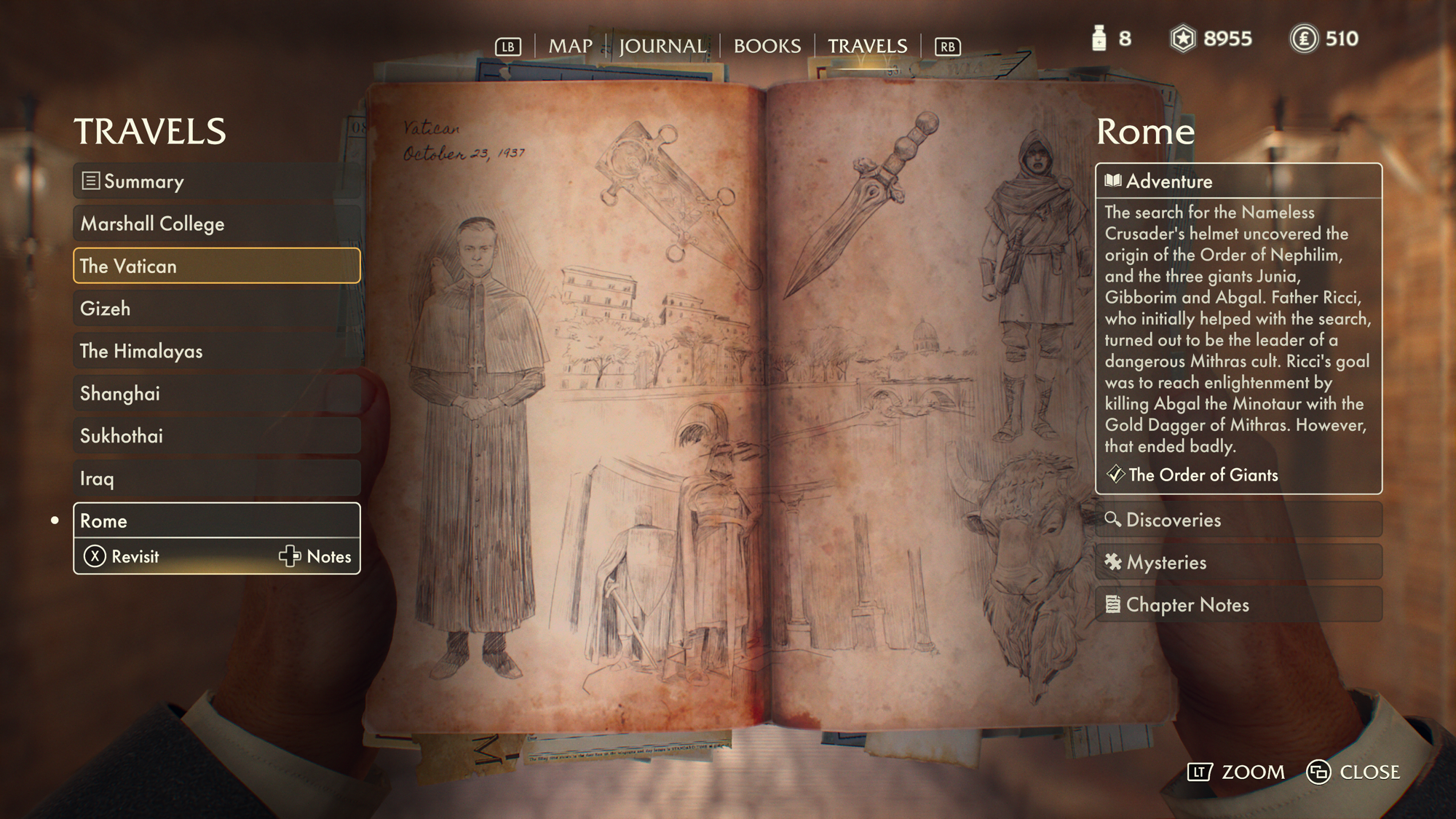The image size is (1456, 819).
Task: Open Notes for Rome
Action: tap(315, 556)
